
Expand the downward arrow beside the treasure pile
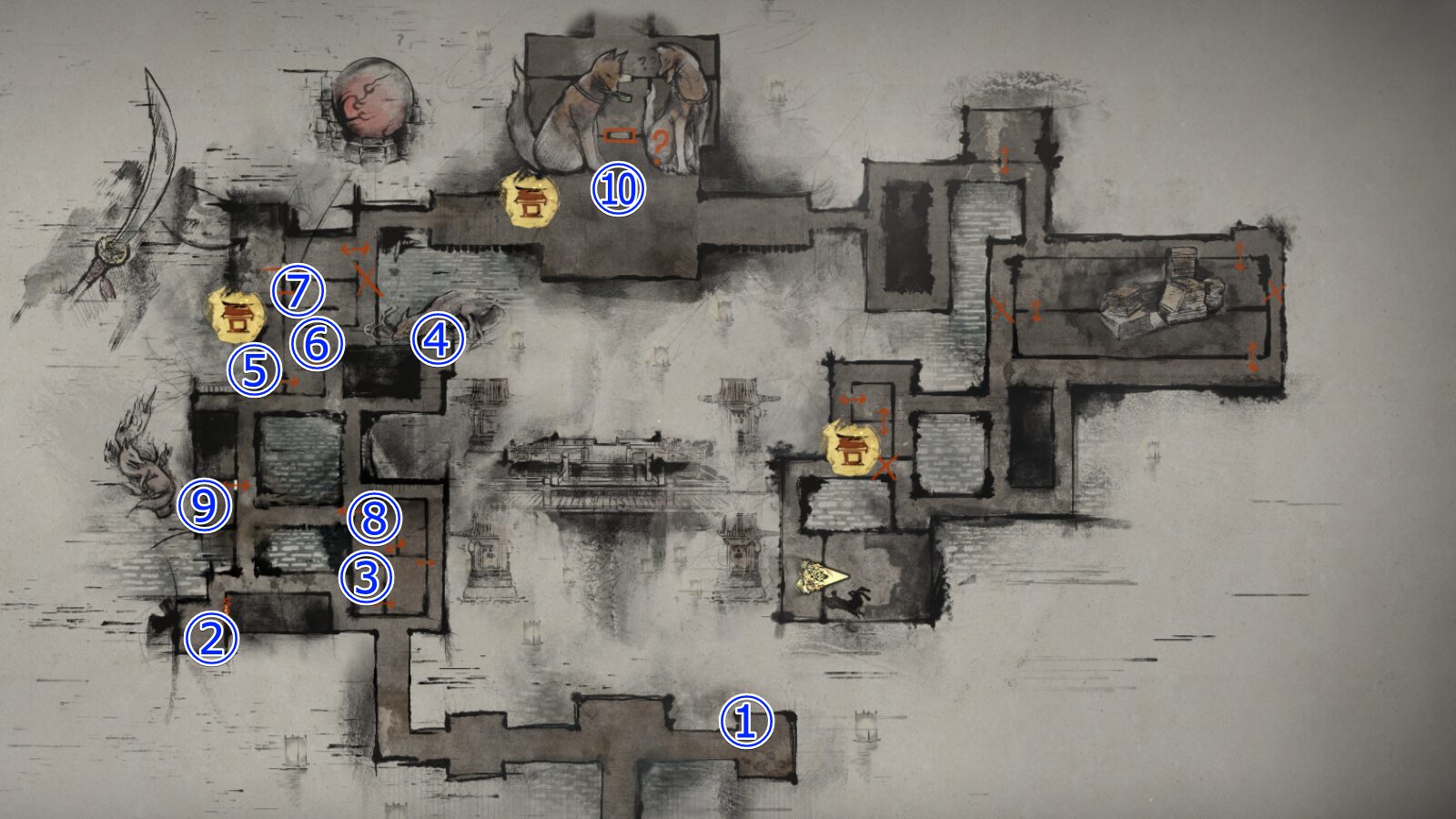pyautogui.click(x=1239, y=257)
